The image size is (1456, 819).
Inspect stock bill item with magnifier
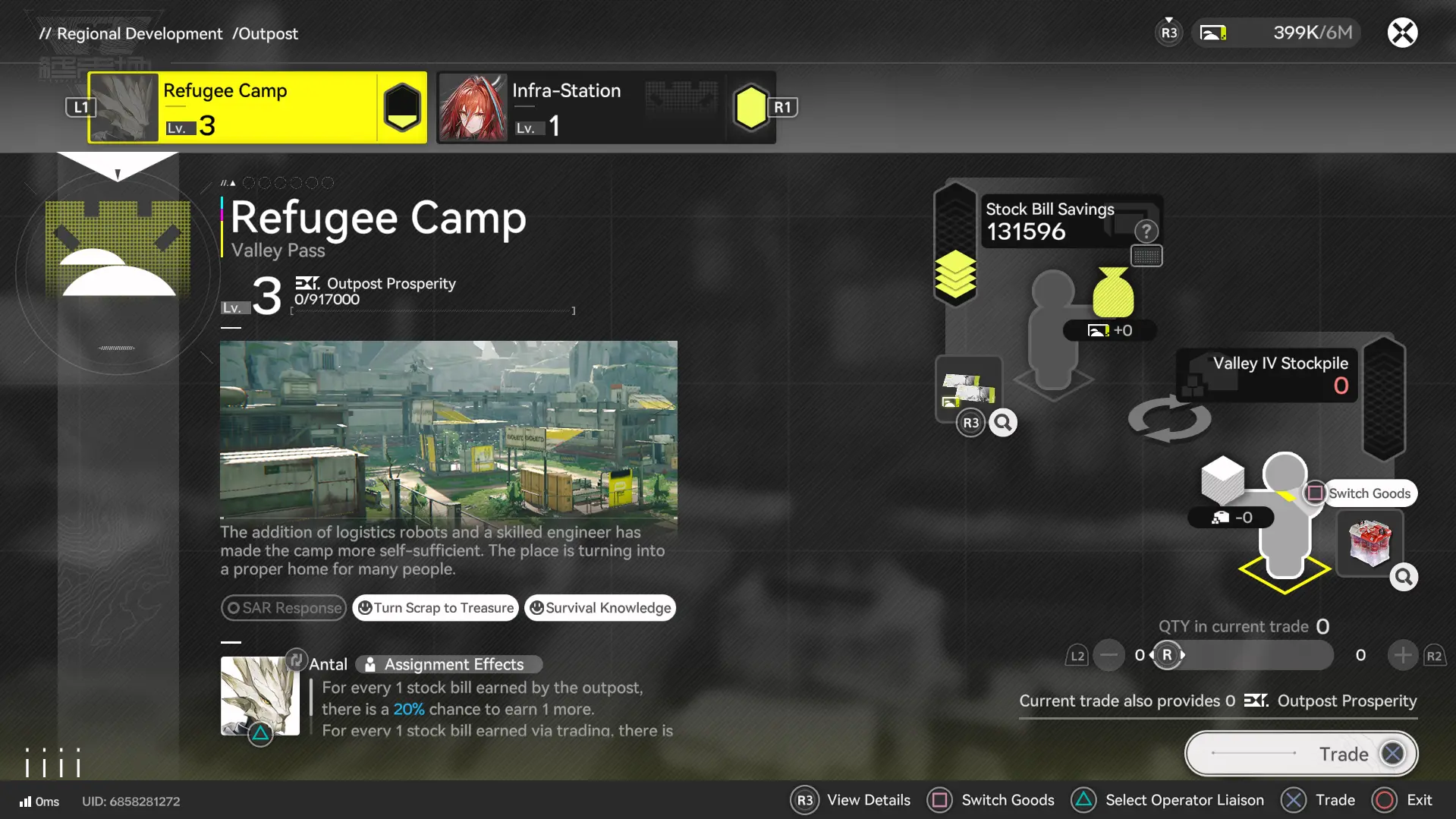[1003, 423]
